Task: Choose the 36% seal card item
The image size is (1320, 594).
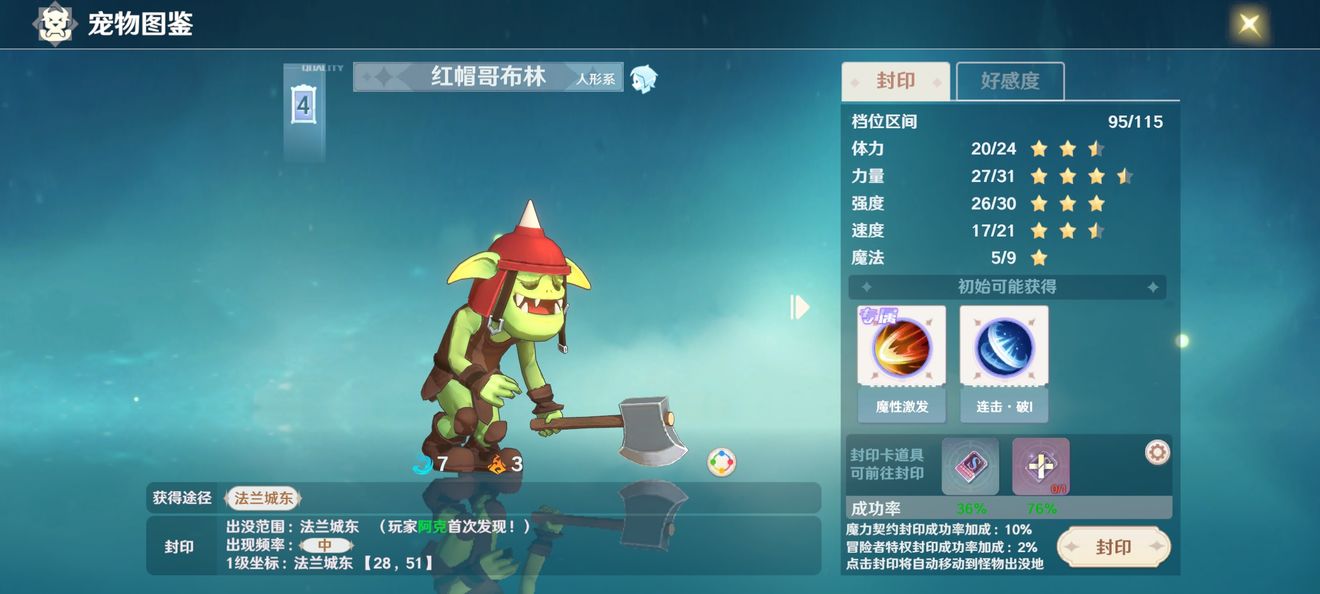Action: pyautogui.click(x=970, y=466)
